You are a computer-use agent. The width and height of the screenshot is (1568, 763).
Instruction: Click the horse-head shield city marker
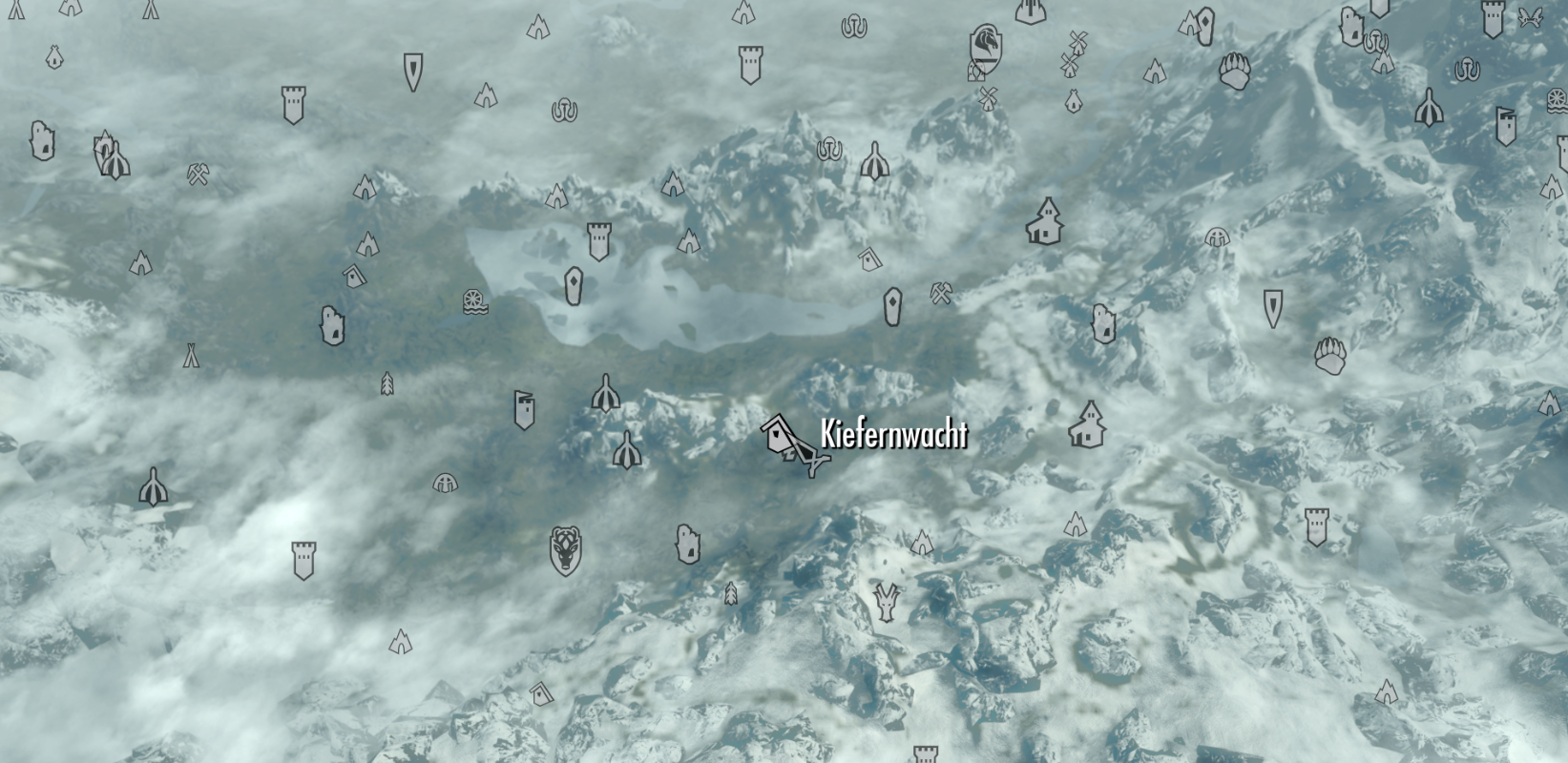point(983,46)
